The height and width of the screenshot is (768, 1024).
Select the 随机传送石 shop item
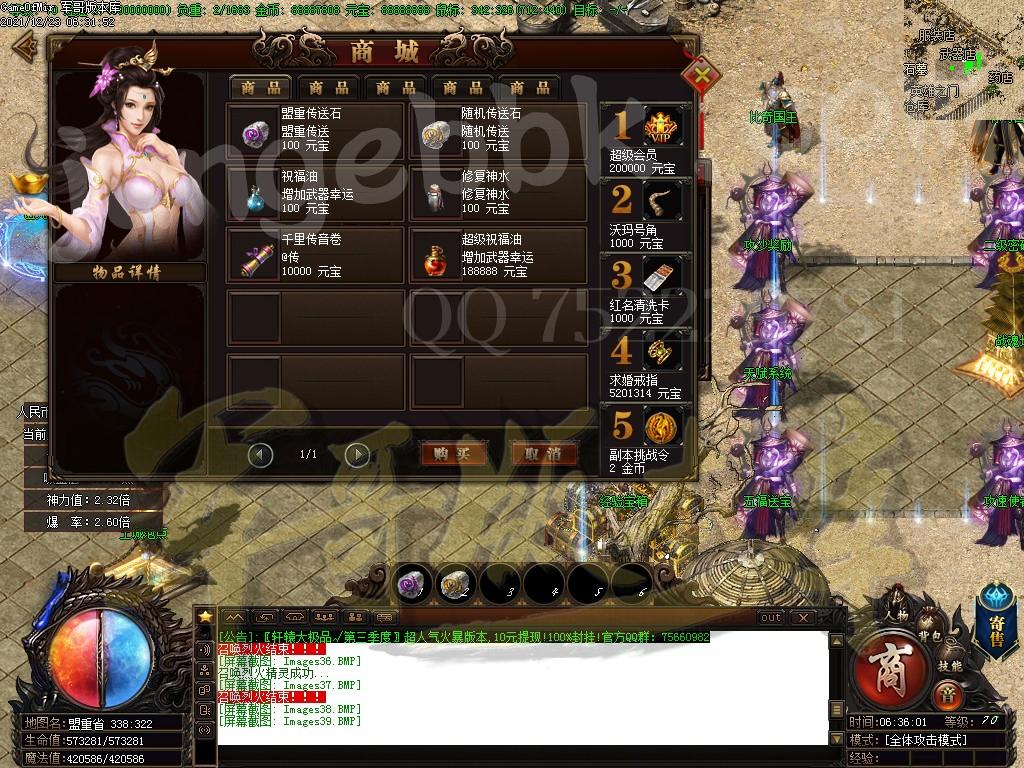(497, 130)
